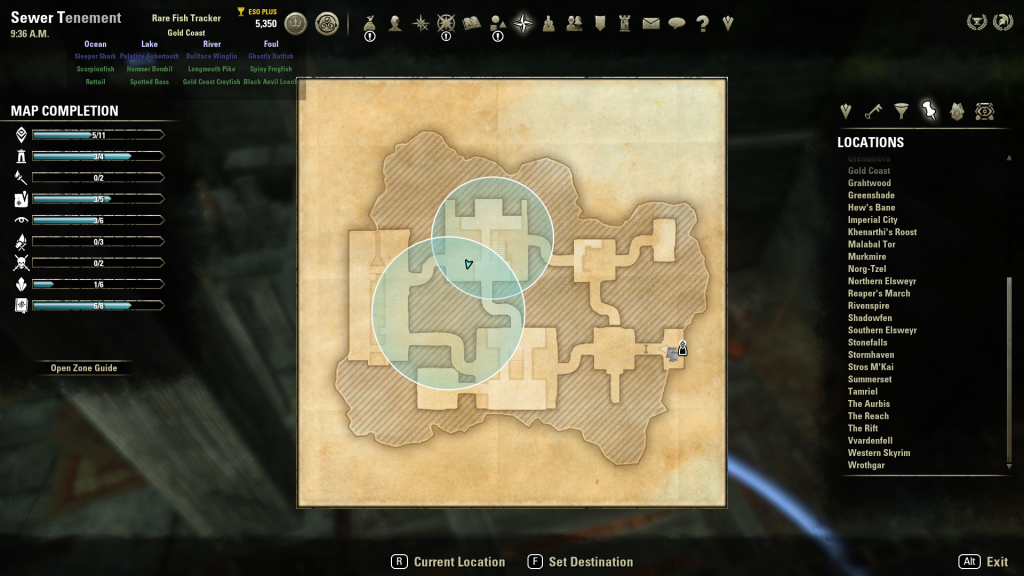The height and width of the screenshot is (576, 1024).
Task: Select Vvardenfell location entry
Action: (x=870, y=441)
